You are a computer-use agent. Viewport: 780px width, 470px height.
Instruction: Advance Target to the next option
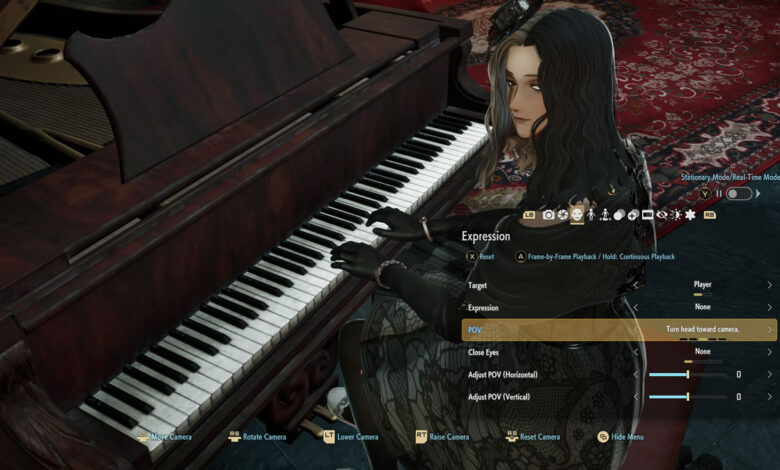[770, 285]
